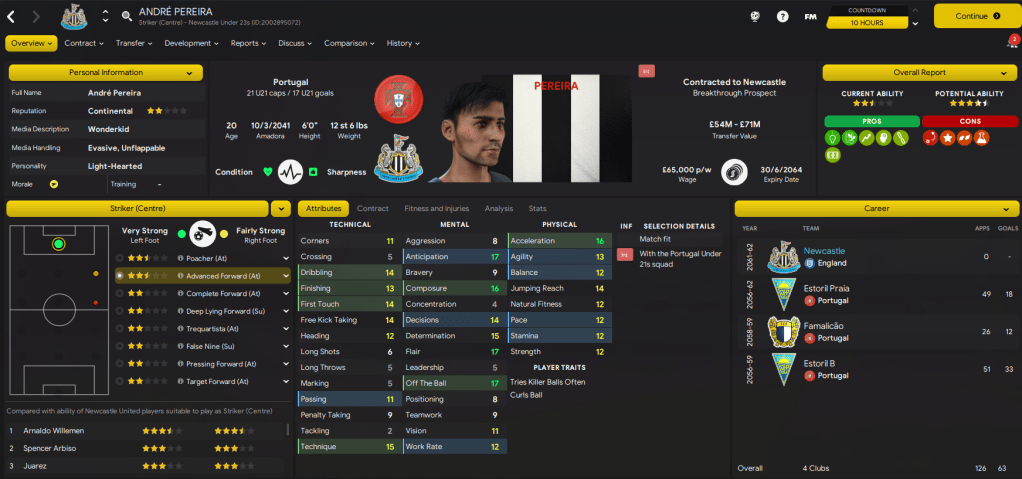
Task: Open the History menu
Action: pyautogui.click(x=402, y=43)
